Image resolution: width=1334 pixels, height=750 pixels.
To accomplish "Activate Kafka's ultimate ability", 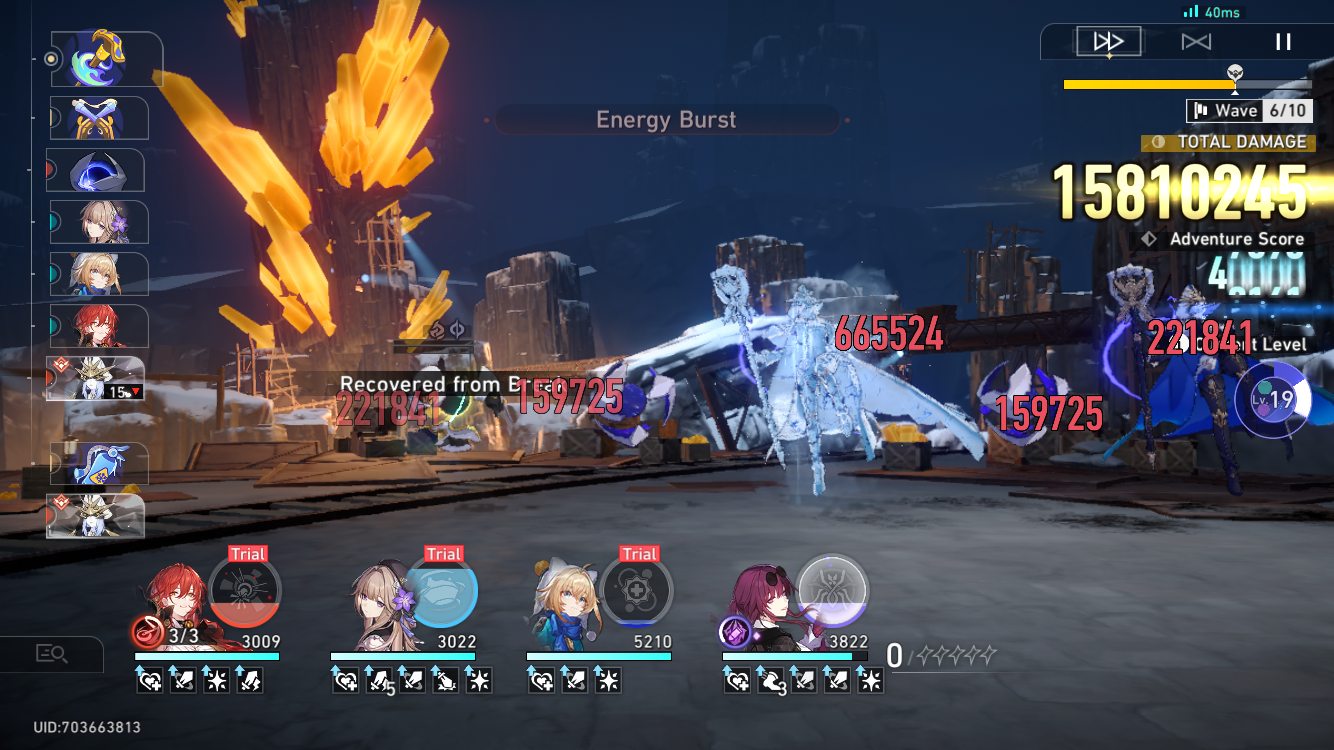I will click(x=832, y=592).
